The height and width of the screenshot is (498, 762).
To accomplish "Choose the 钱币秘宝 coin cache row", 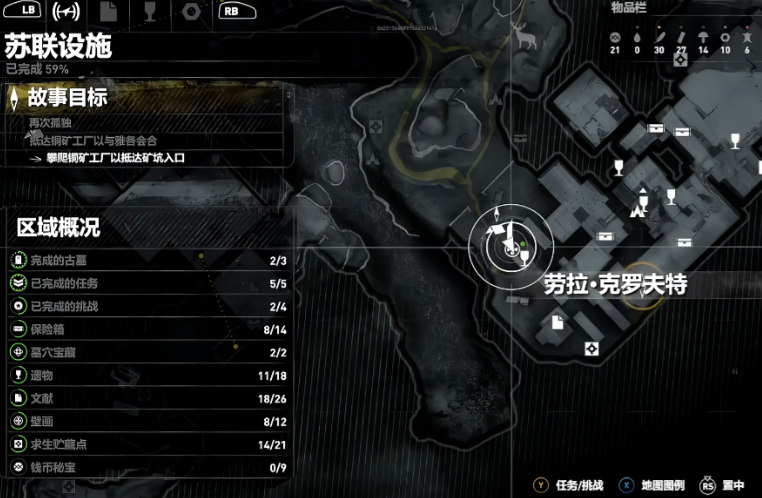I will pyautogui.click(x=152, y=467).
